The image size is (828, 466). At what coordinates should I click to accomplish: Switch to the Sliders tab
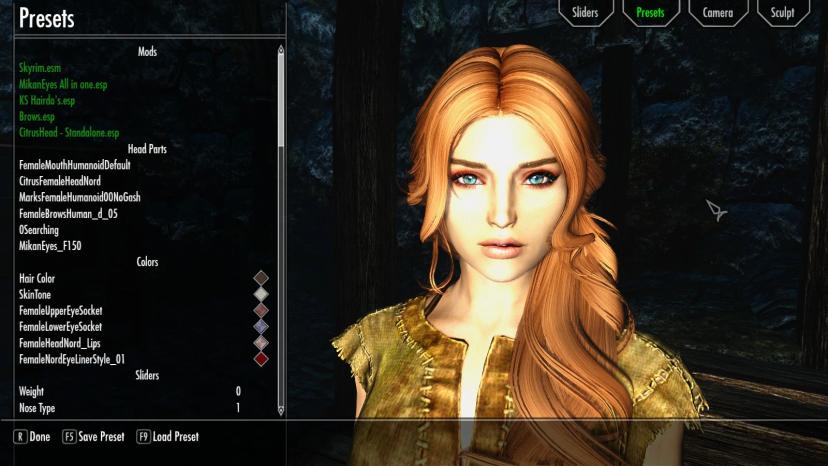[585, 13]
